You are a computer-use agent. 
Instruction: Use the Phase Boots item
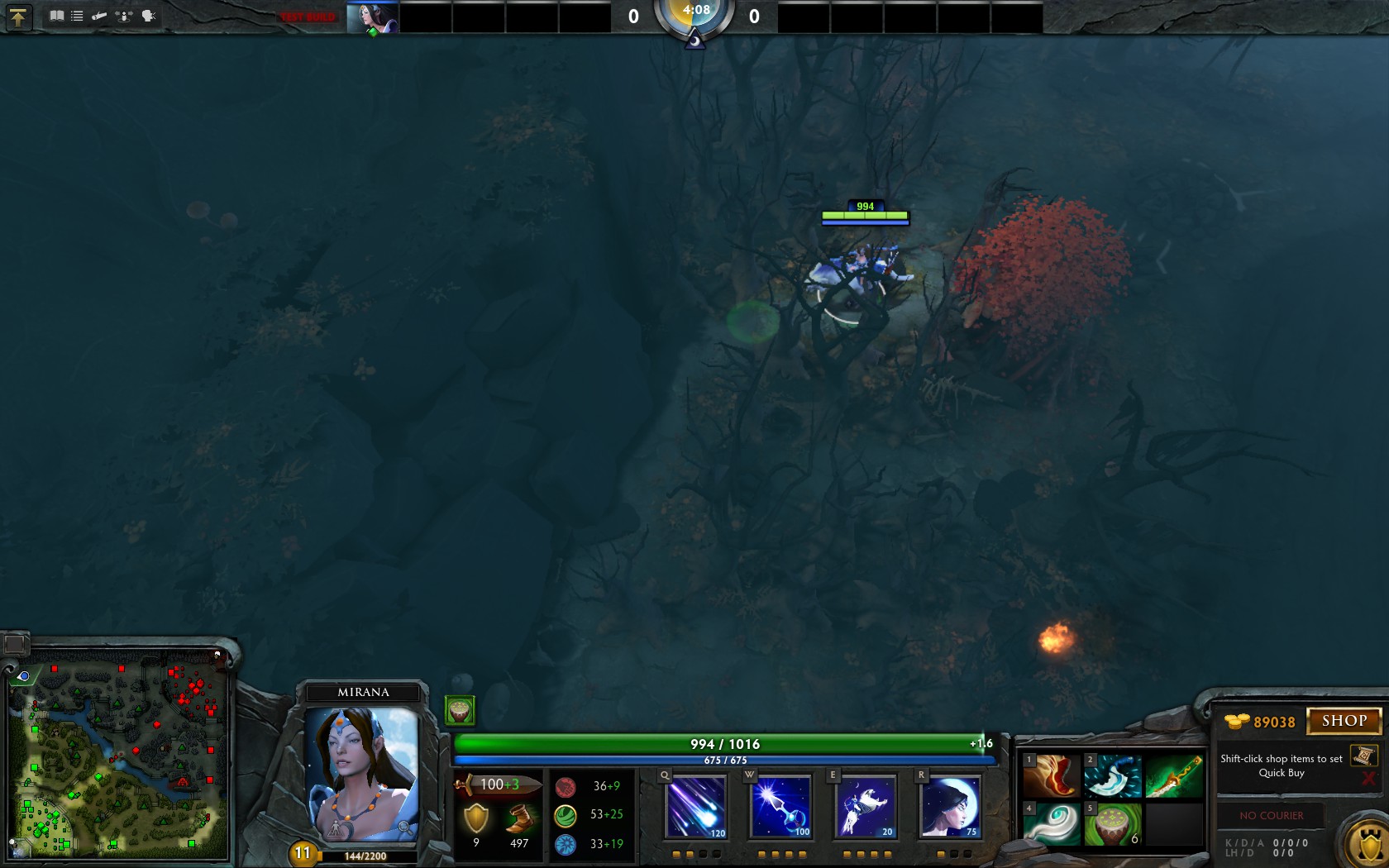pos(1051,776)
